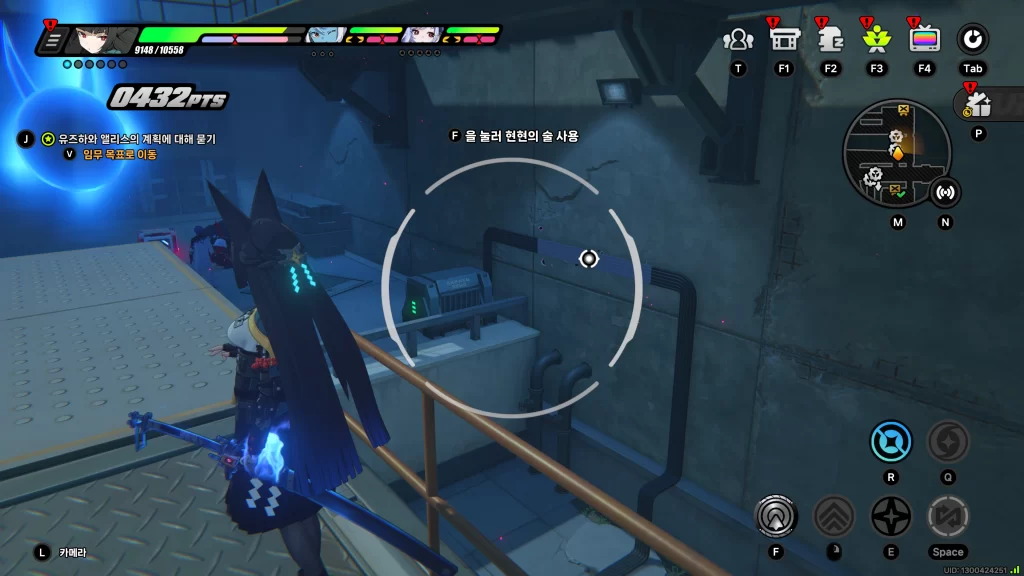
Task: Use the four-point star special attack
Action: click(890, 516)
